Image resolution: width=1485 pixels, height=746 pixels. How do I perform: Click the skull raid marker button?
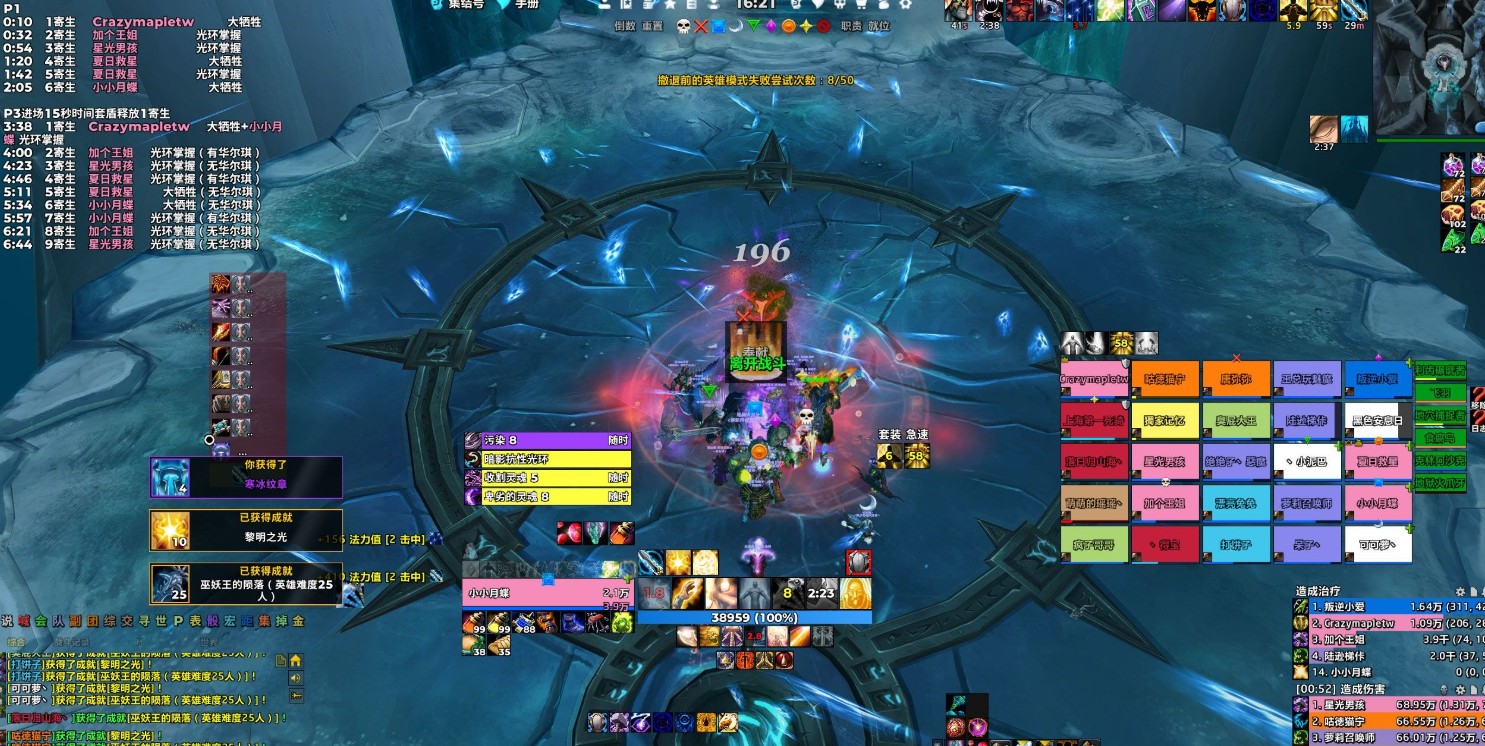click(x=684, y=26)
